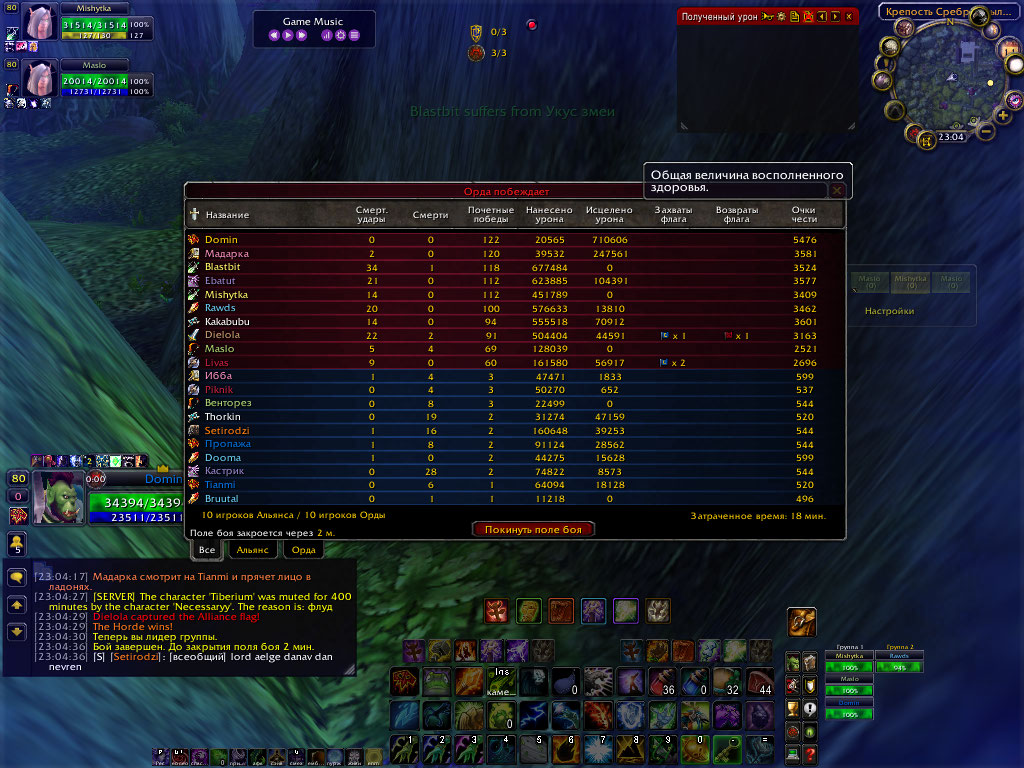Switch to the Орда scoreboard tab
The height and width of the screenshot is (768, 1024).
(303, 549)
